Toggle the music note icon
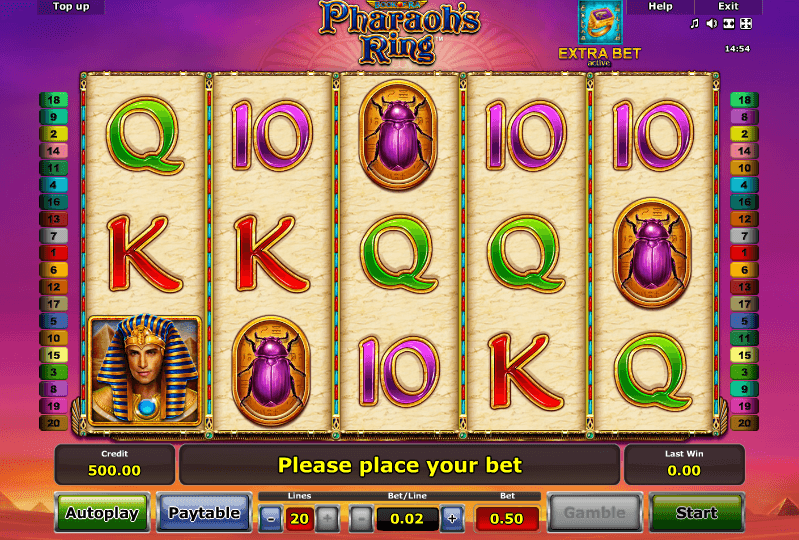 (696, 23)
